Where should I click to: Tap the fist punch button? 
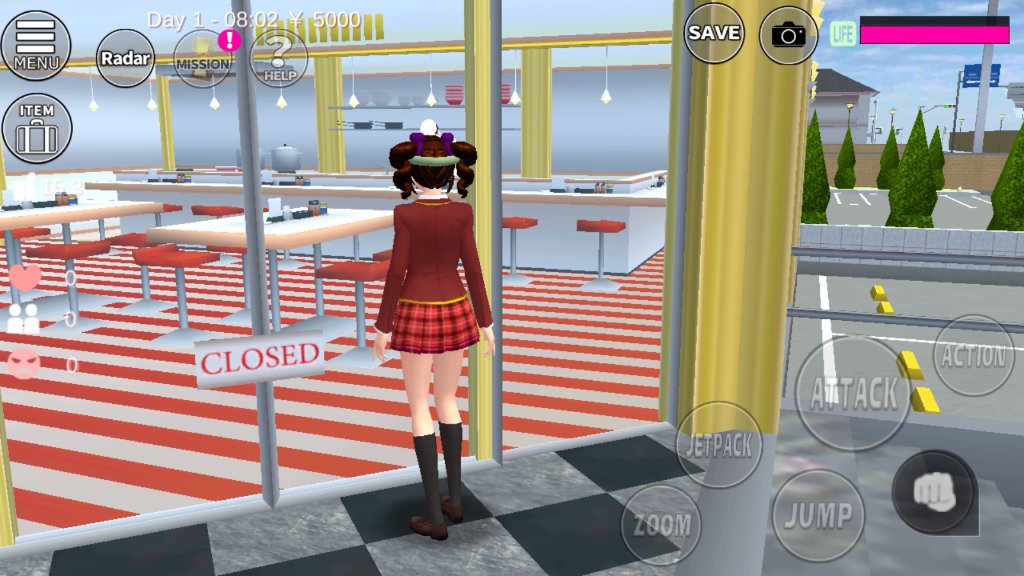[x=934, y=492]
